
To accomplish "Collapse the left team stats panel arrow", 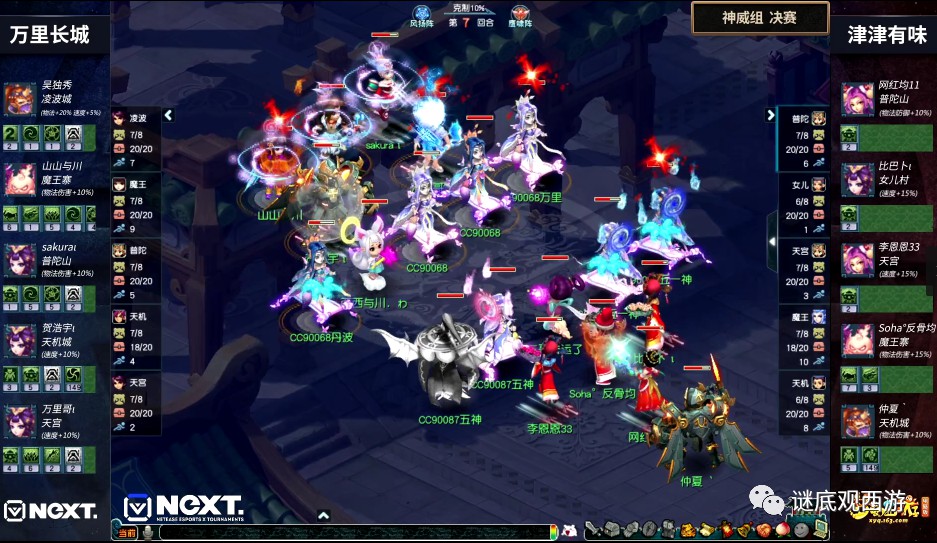I will (168, 115).
